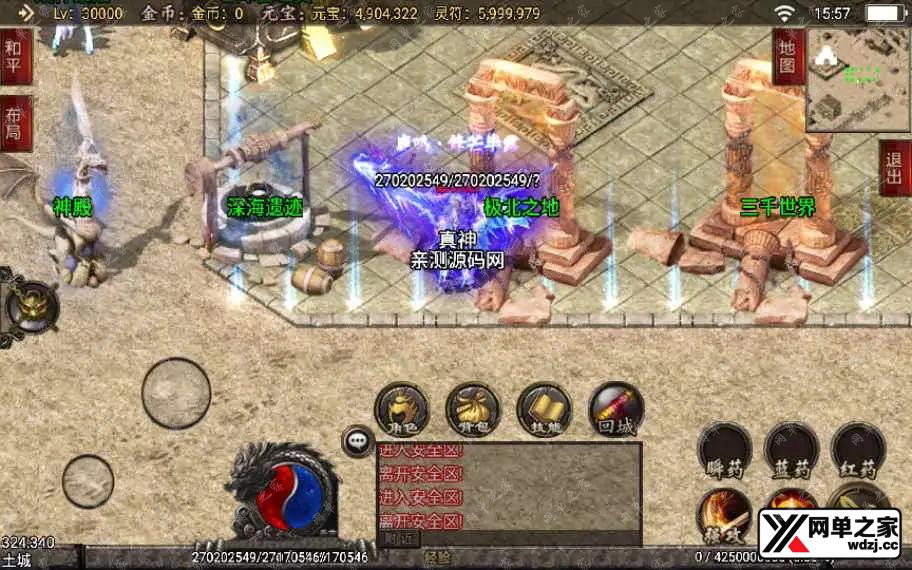Open the 角色 character sheet

tap(400, 411)
